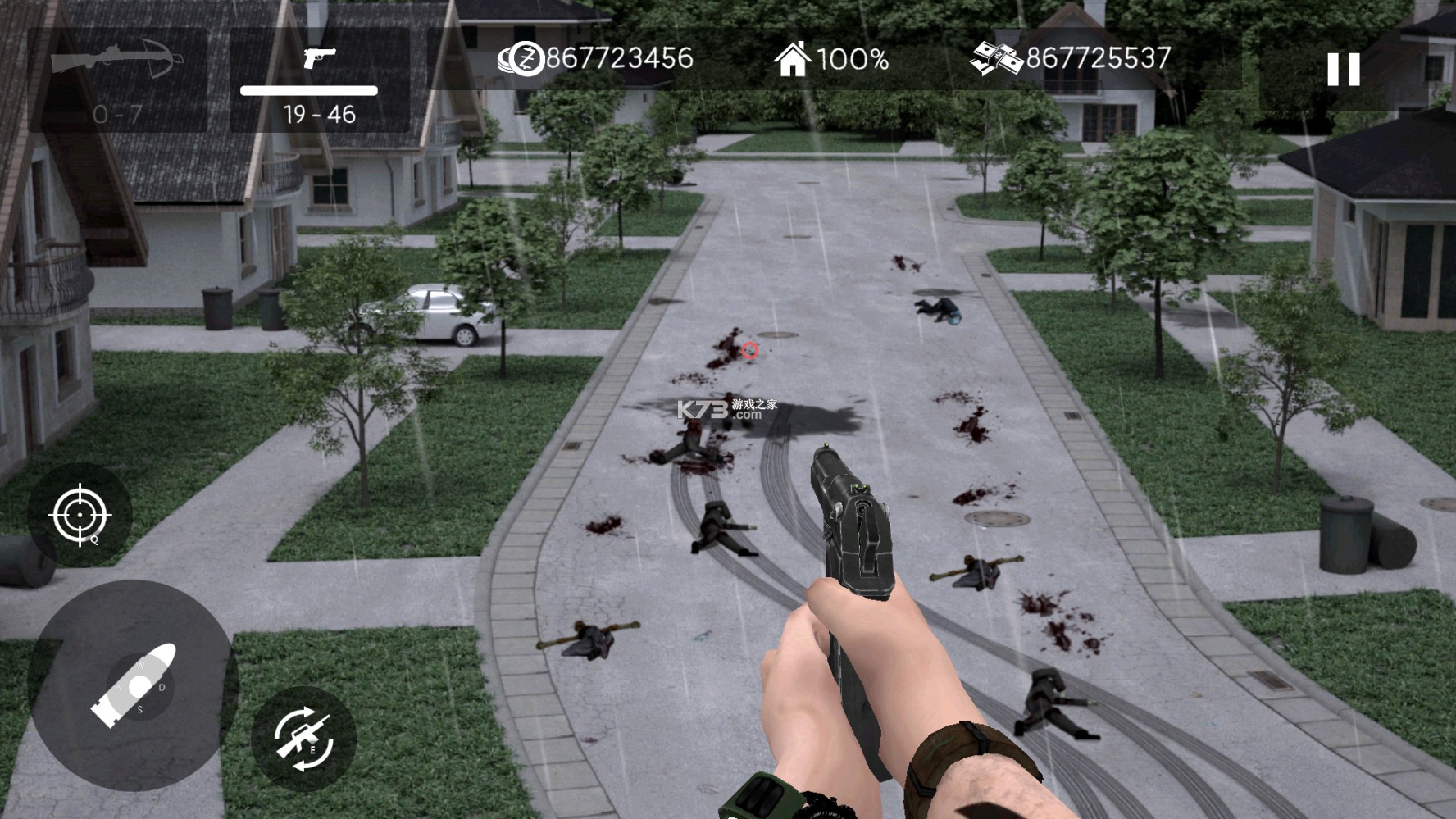The image size is (1456, 819).
Task: Select the pistol weapon slot
Action: coord(319,80)
